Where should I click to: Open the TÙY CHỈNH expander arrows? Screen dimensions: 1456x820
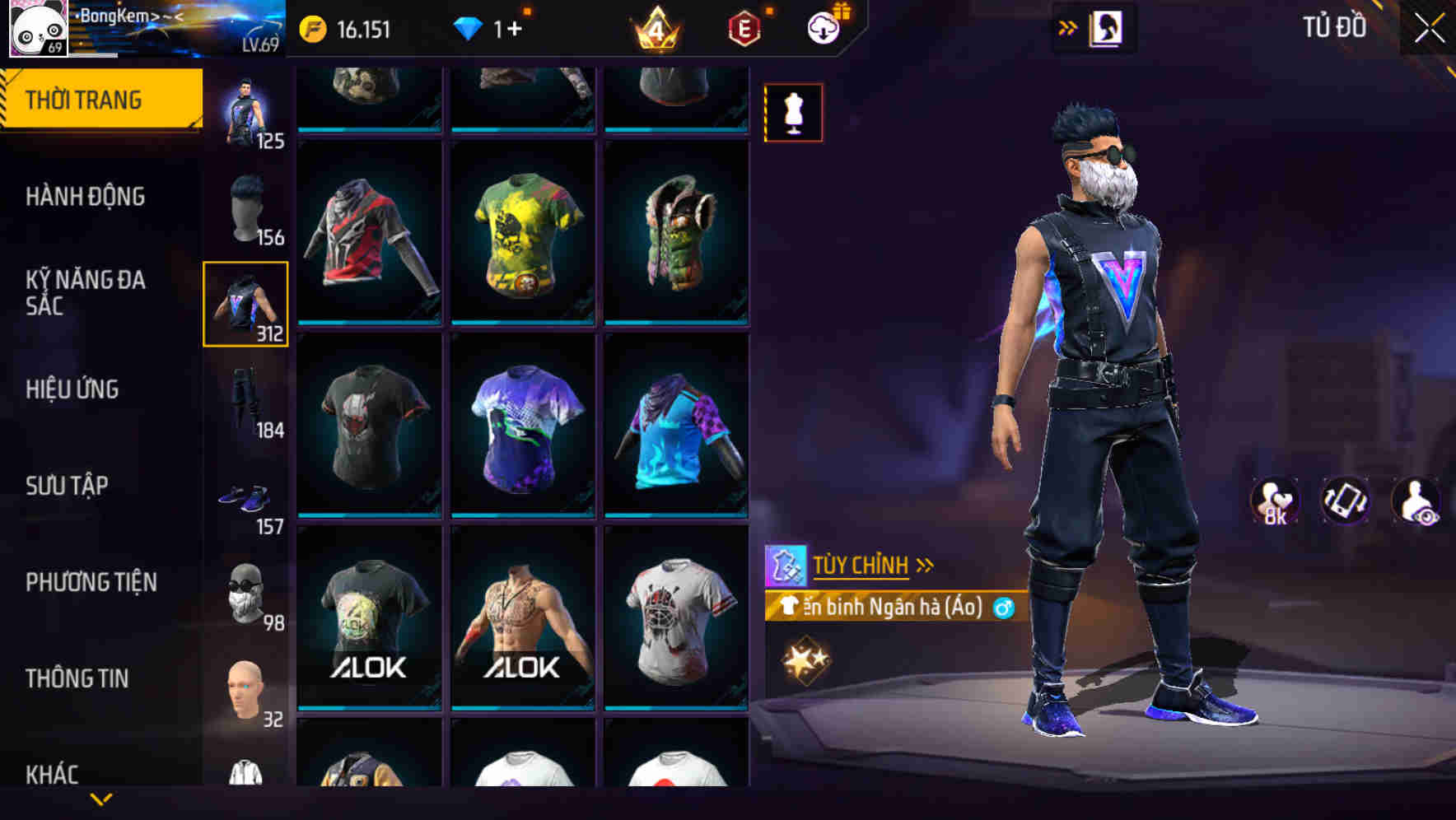(x=924, y=565)
